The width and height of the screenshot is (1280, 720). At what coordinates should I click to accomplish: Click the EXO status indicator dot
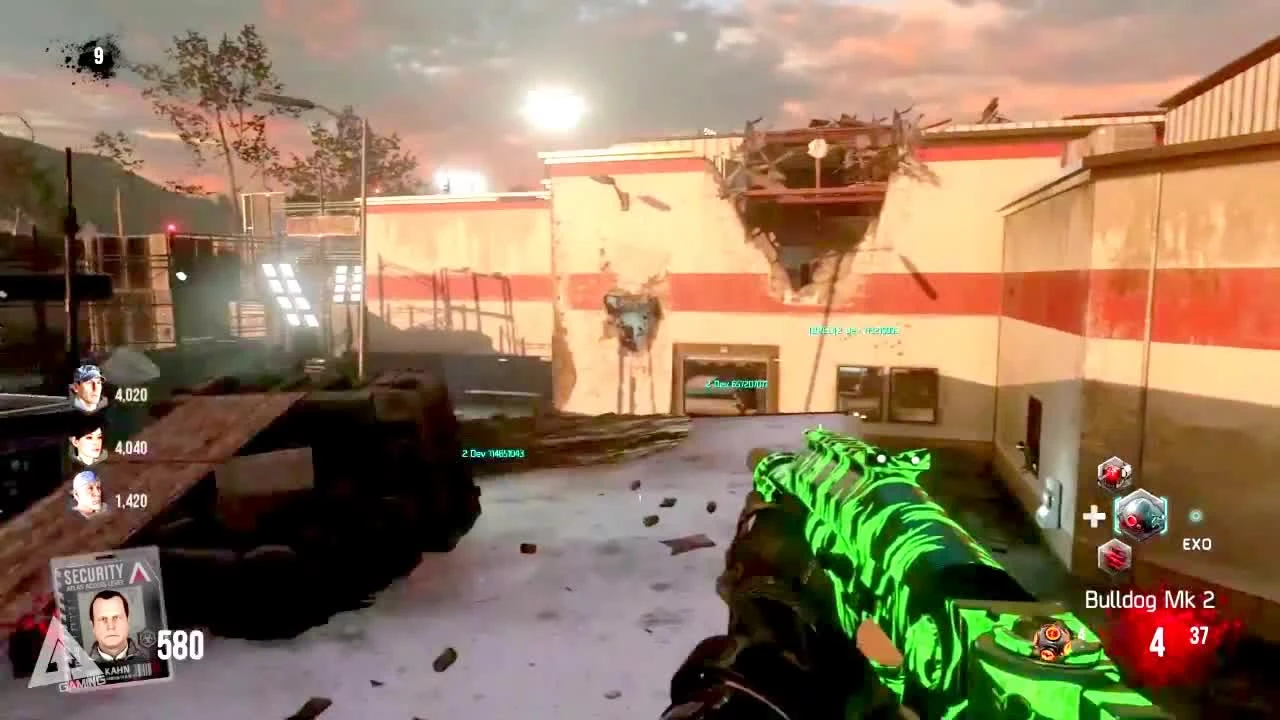1195,514
